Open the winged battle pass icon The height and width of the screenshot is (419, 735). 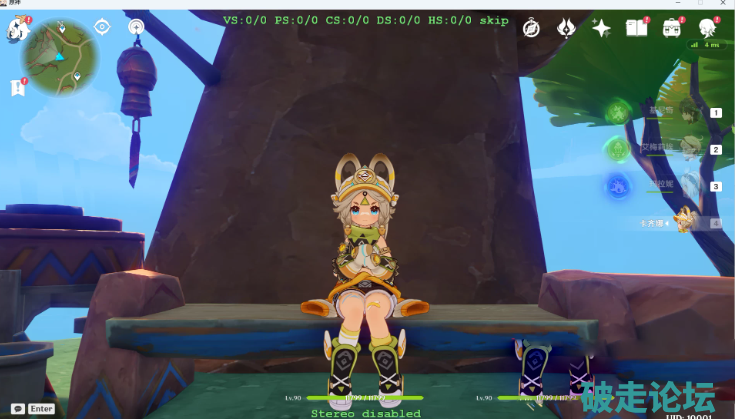pos(566,28)
